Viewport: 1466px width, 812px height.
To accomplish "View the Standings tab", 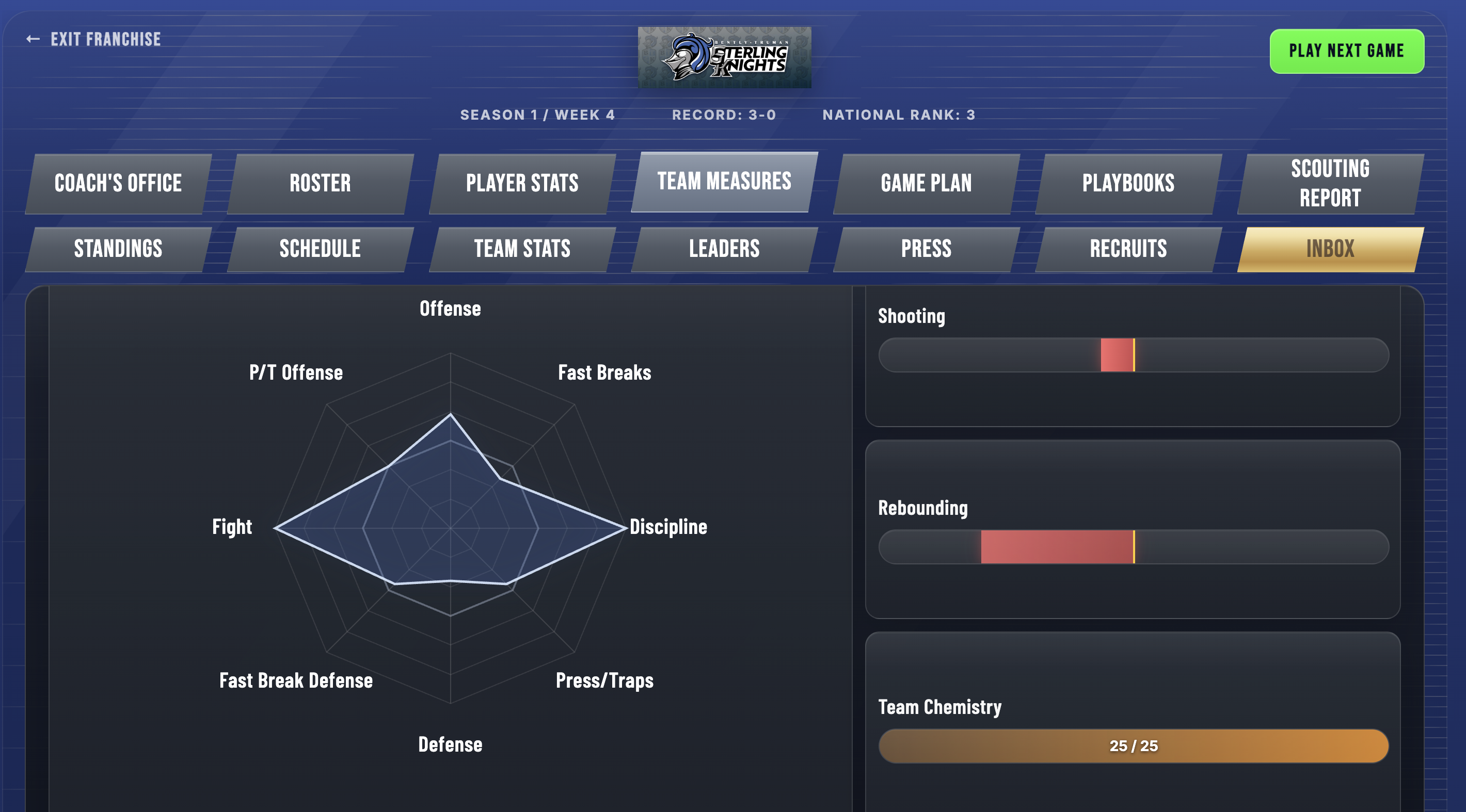I will point(117,249).
